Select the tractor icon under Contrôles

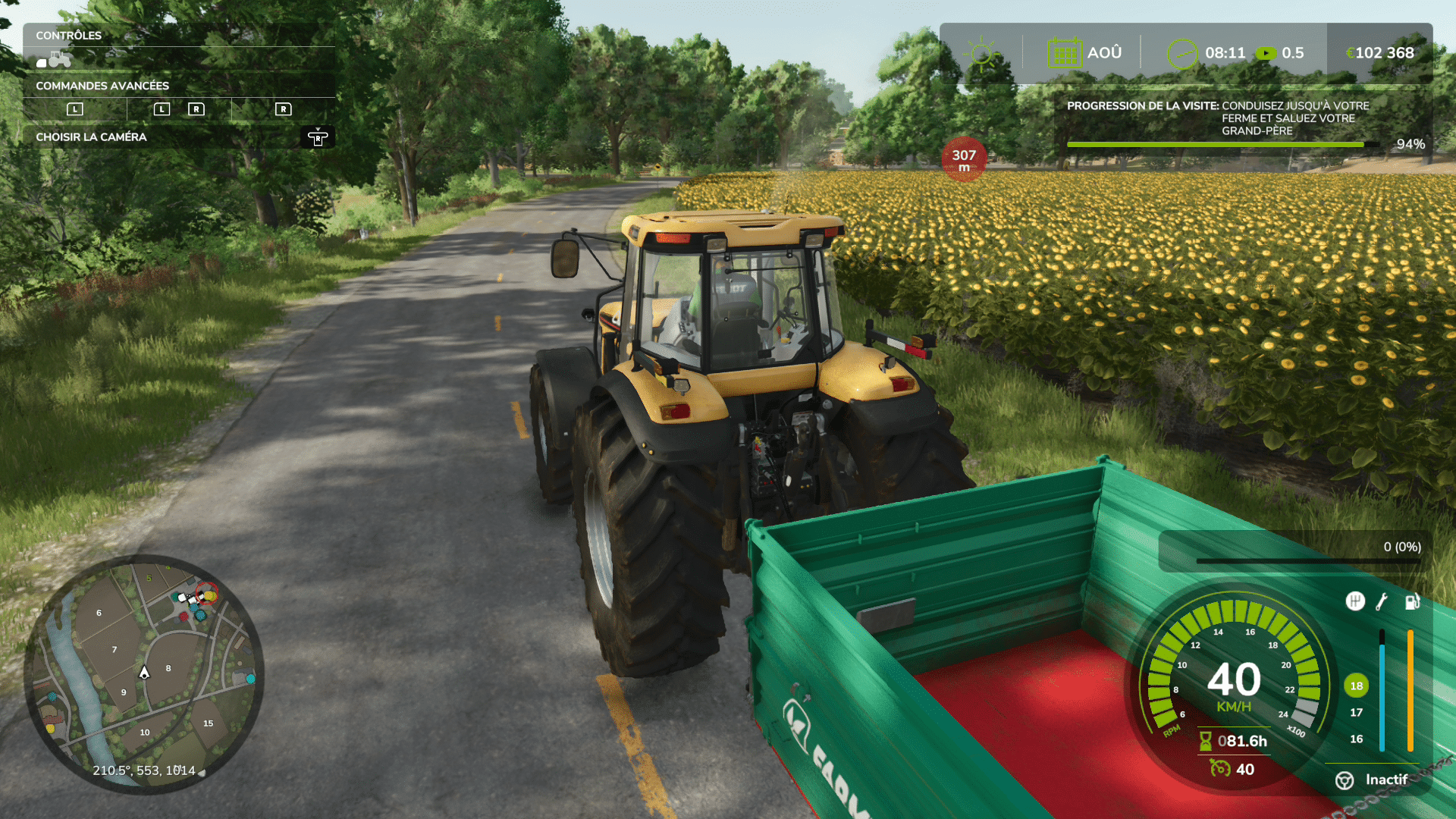(x=55, y=59)
